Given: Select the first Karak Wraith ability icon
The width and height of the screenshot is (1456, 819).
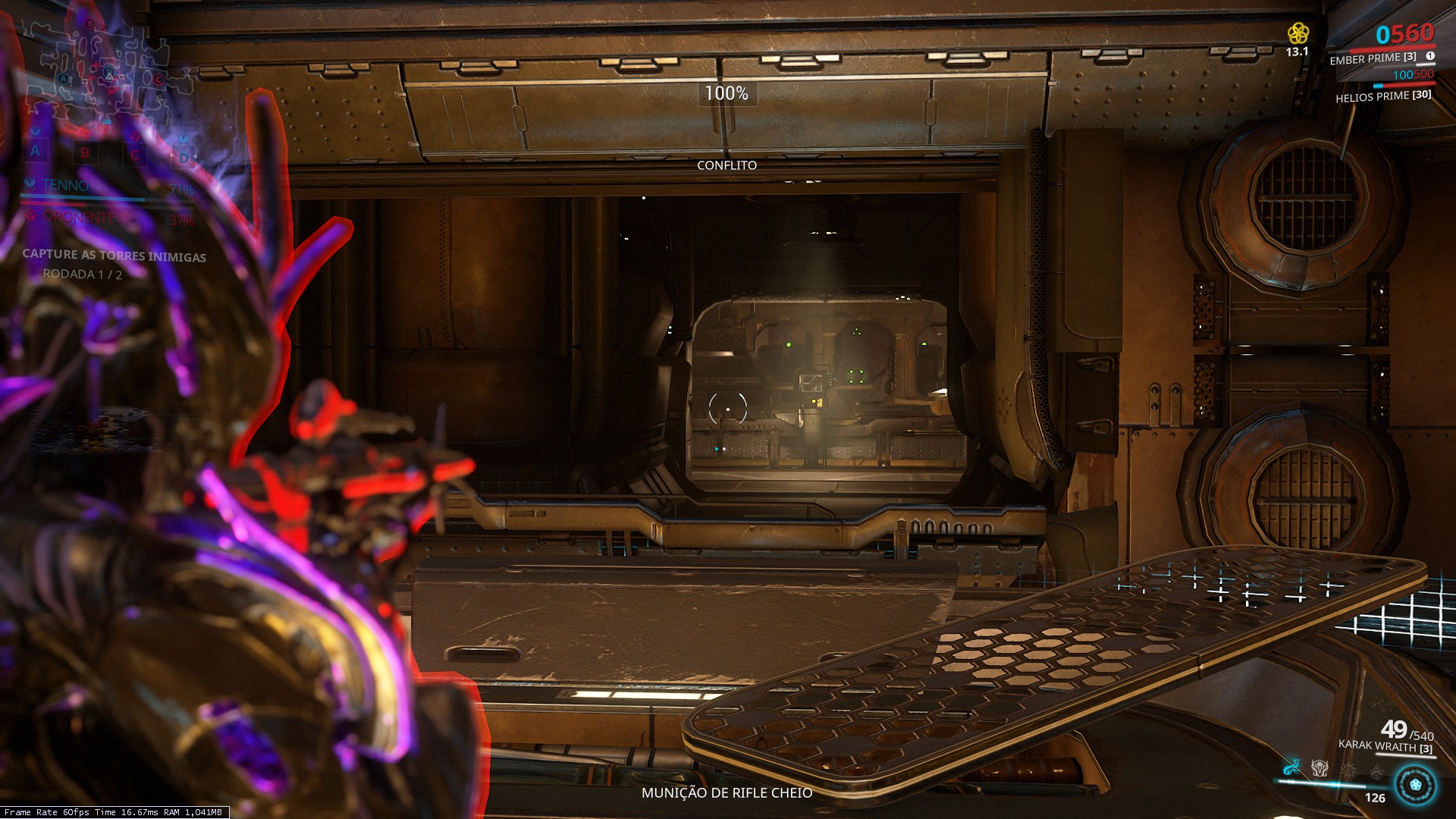Looking at the screenshot, I should [x=1291, y=768].
